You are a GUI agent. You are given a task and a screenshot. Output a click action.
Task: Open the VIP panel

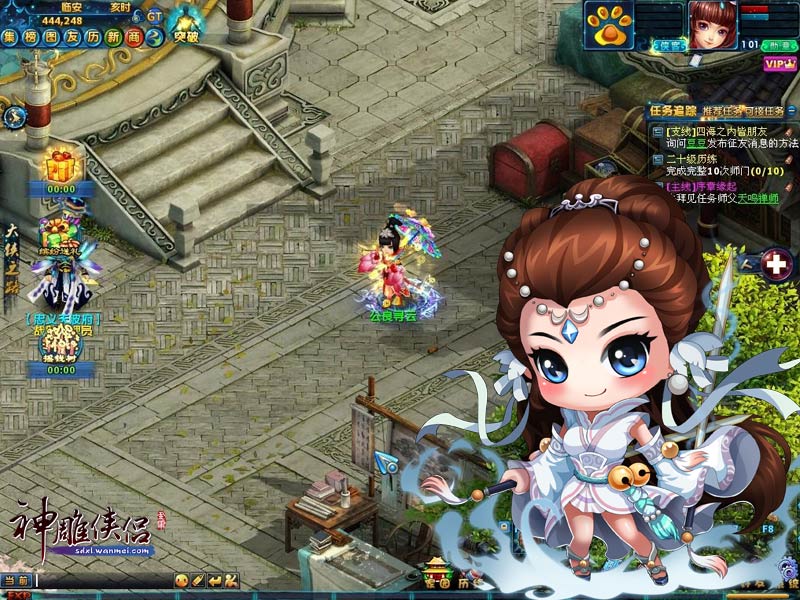point(776,64)
